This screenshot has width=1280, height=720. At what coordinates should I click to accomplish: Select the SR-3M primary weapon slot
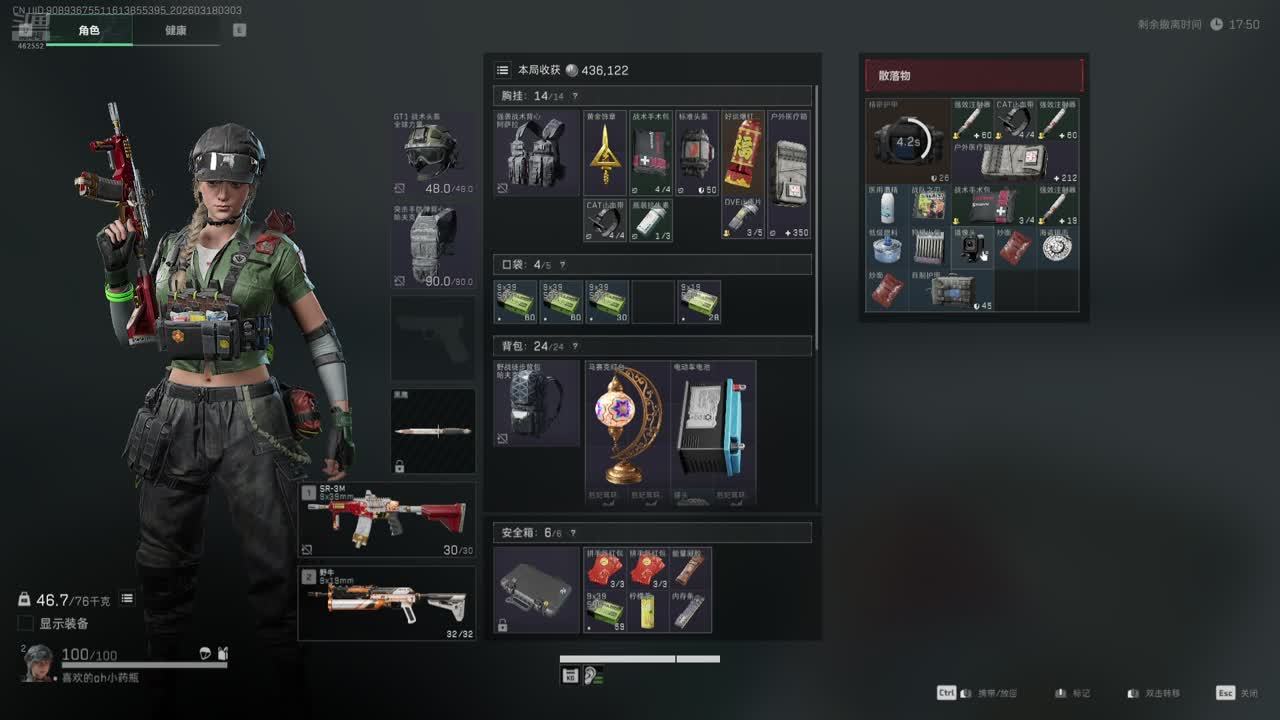coord(387,519)
